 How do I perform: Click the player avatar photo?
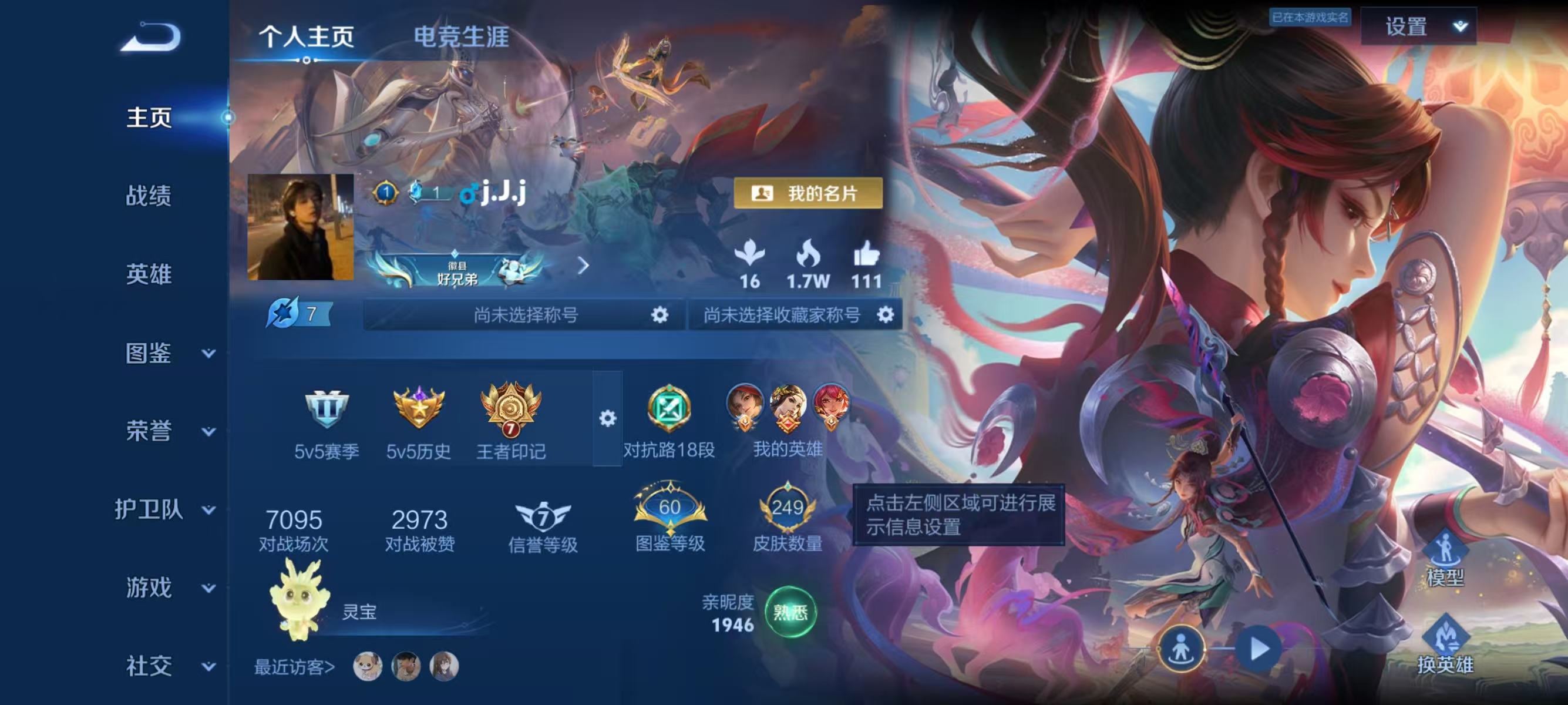(x=301, y=227)
